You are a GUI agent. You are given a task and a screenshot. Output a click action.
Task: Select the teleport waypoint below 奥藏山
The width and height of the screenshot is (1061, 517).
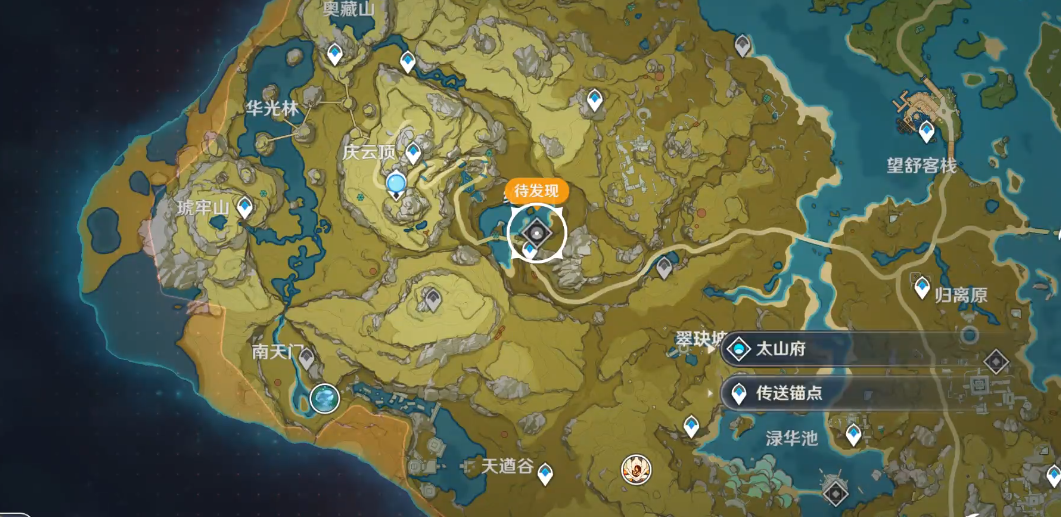(x=336, y=52)
